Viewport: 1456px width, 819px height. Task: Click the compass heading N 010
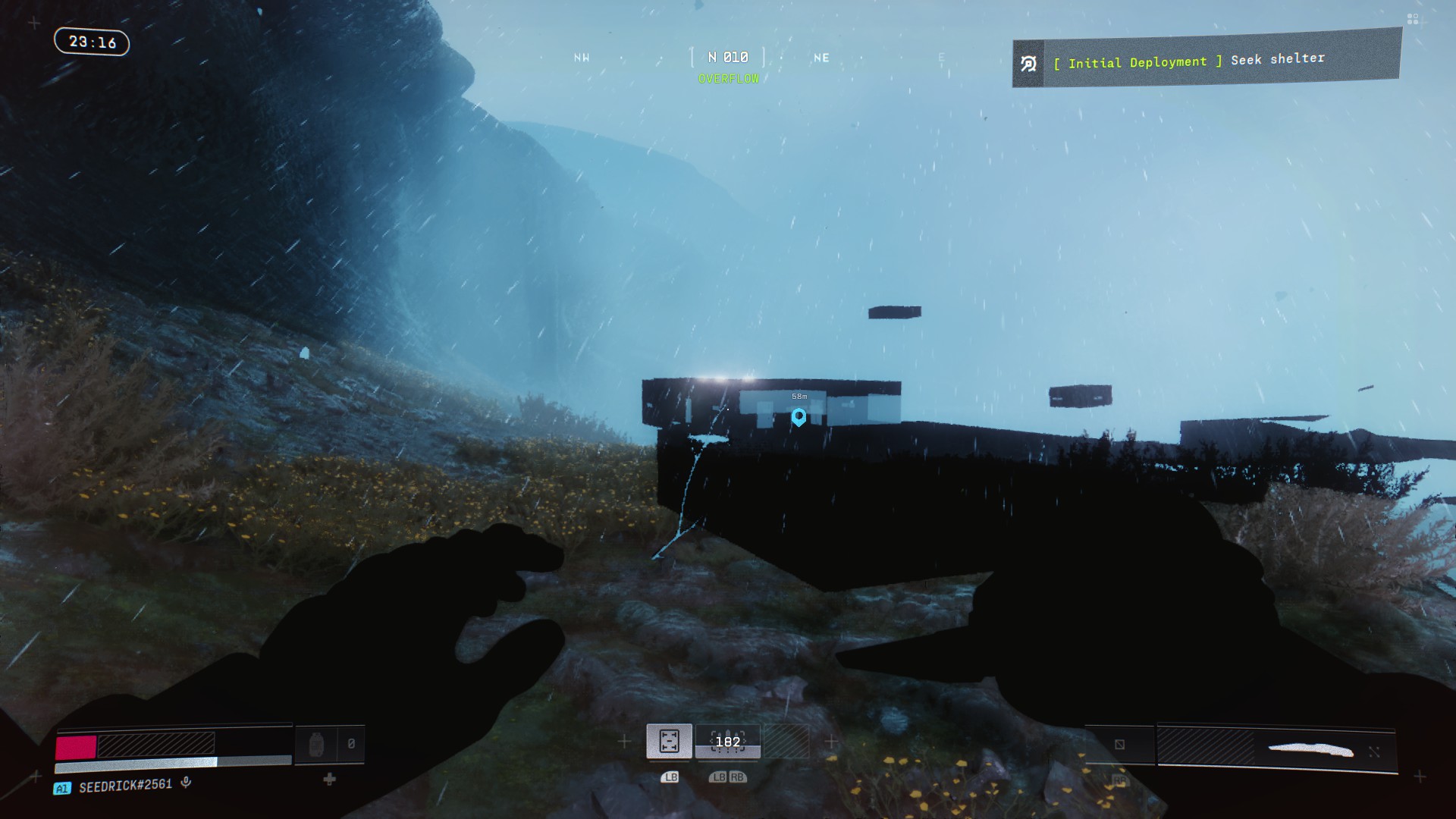coord(728,58)
